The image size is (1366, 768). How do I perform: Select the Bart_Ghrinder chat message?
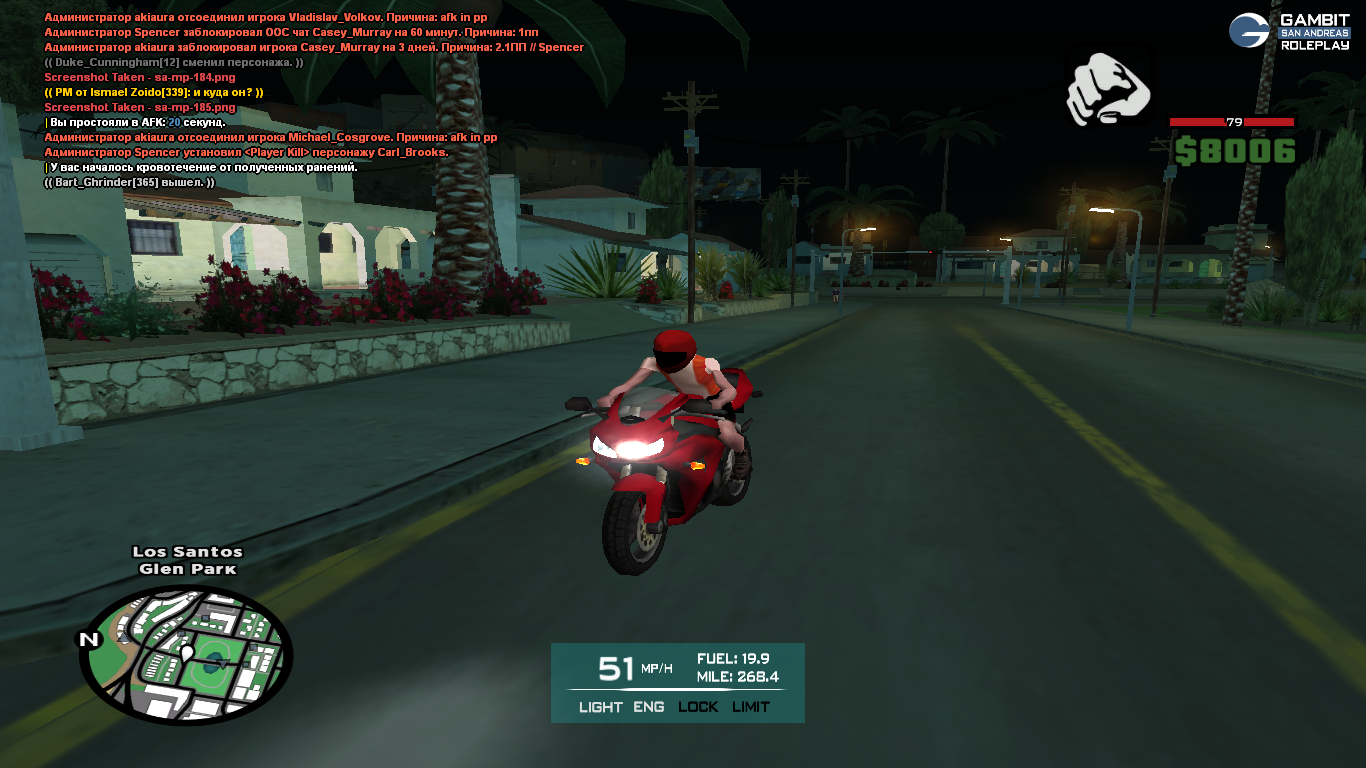point(129,182)
